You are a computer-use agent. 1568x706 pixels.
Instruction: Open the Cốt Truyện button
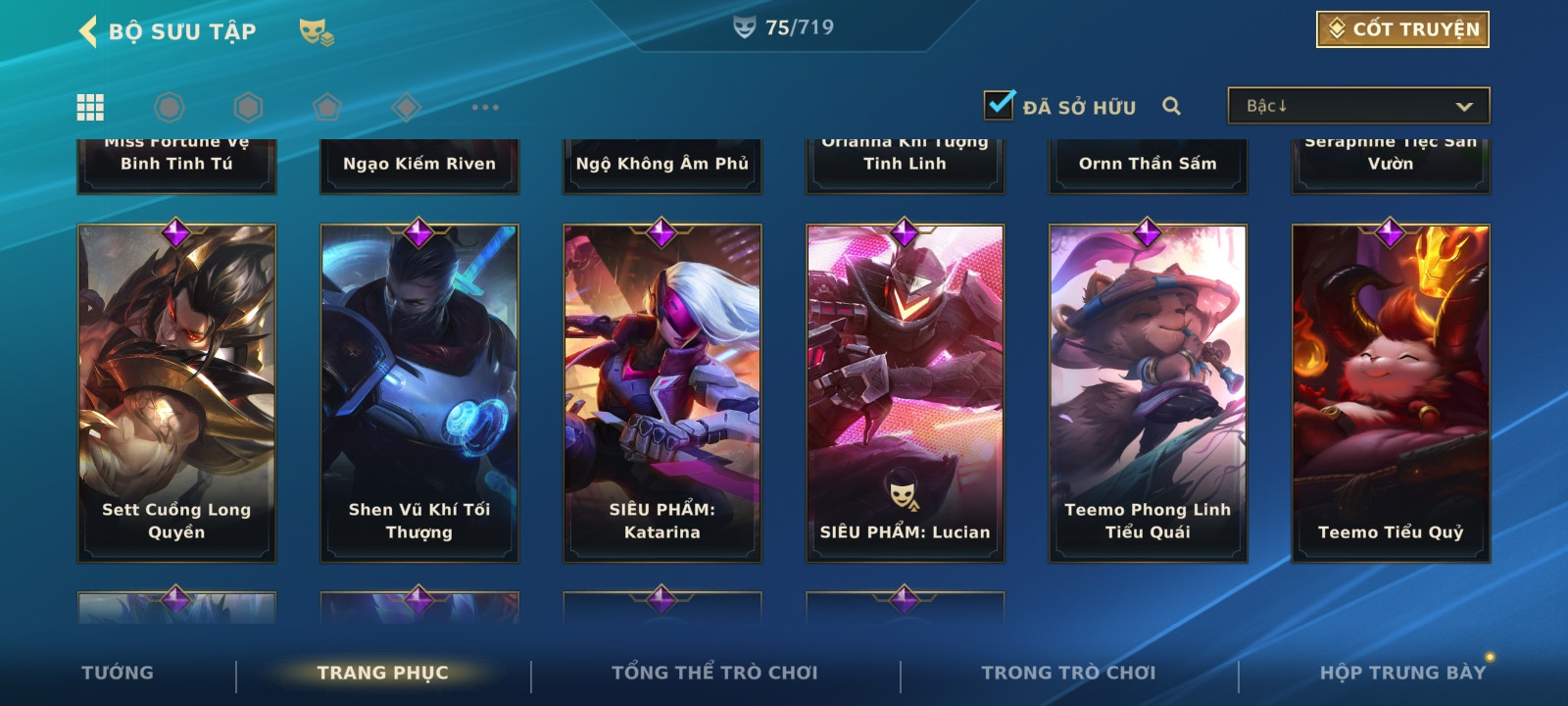[x=1401, y=29]
